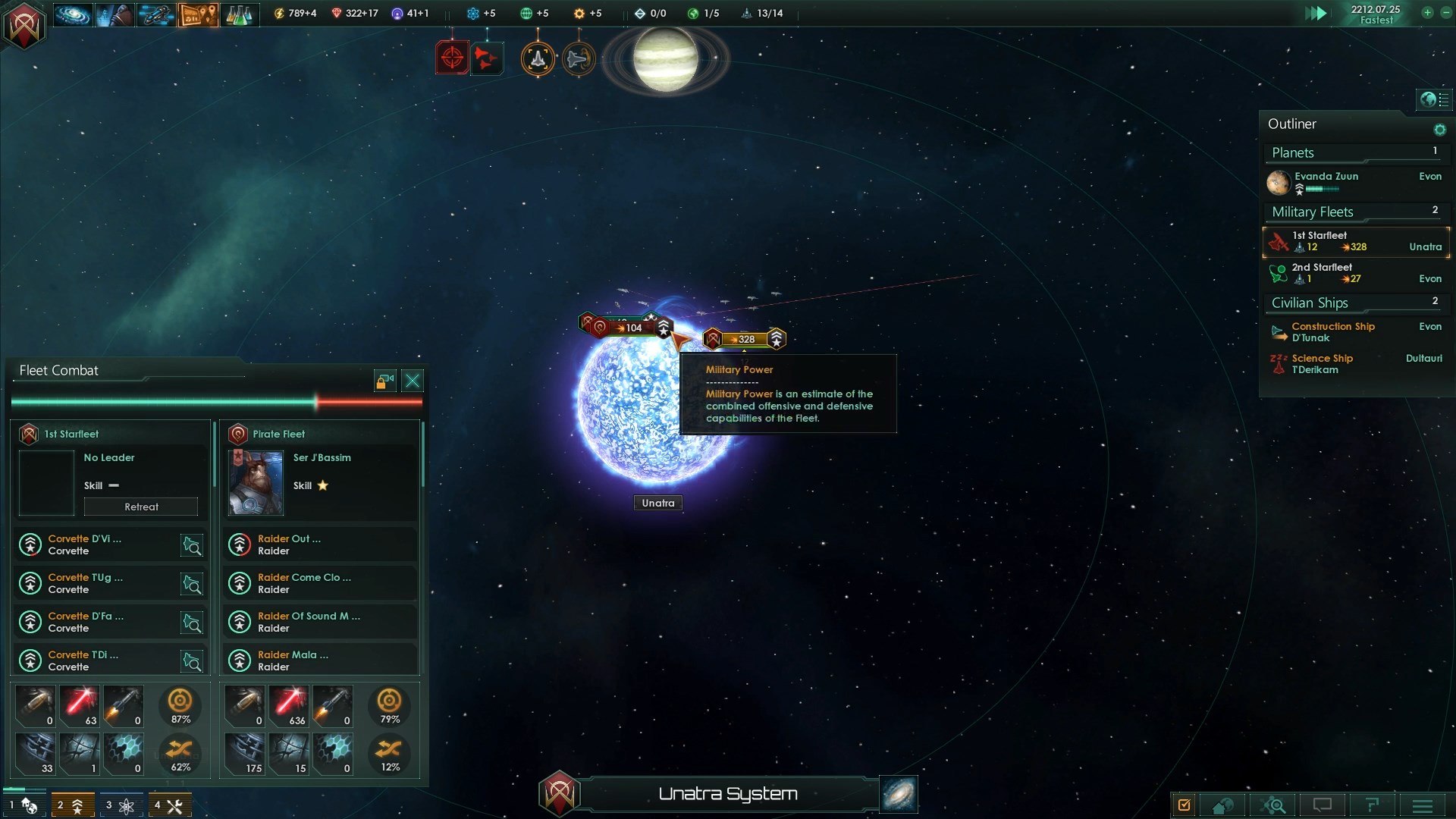
Task: Select Science Ship T'Derikam
Action: [x=1322, y=364]
